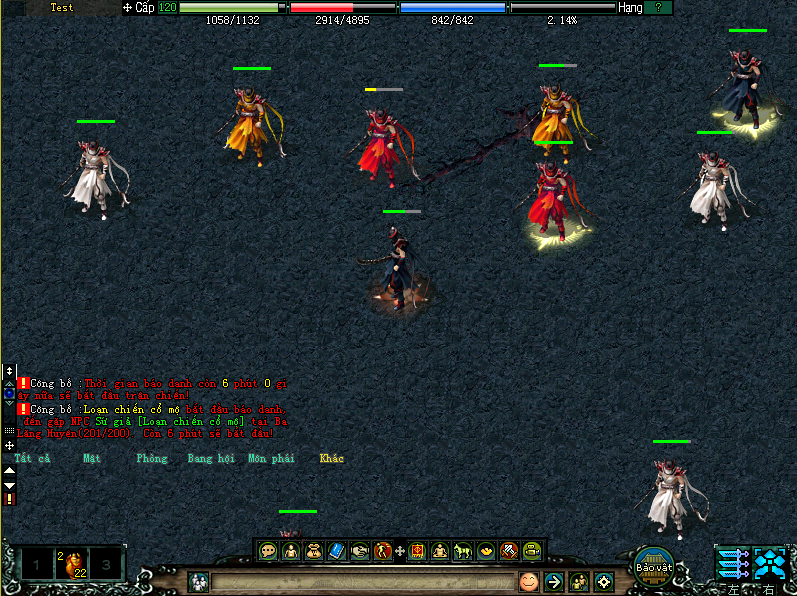The height and width of the screenshot is (596, 797).
Task: Select the horse mount icon
Action: pyautogui.click(x=463, y=550)
